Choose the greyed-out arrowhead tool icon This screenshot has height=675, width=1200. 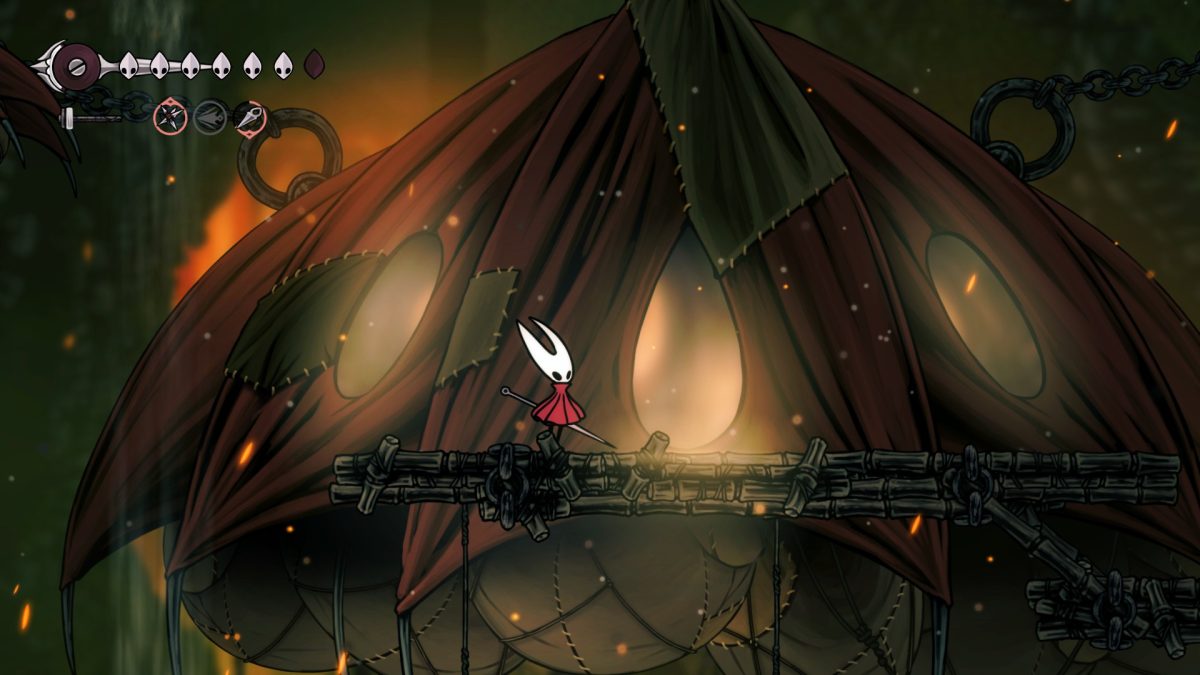(210, 118)
